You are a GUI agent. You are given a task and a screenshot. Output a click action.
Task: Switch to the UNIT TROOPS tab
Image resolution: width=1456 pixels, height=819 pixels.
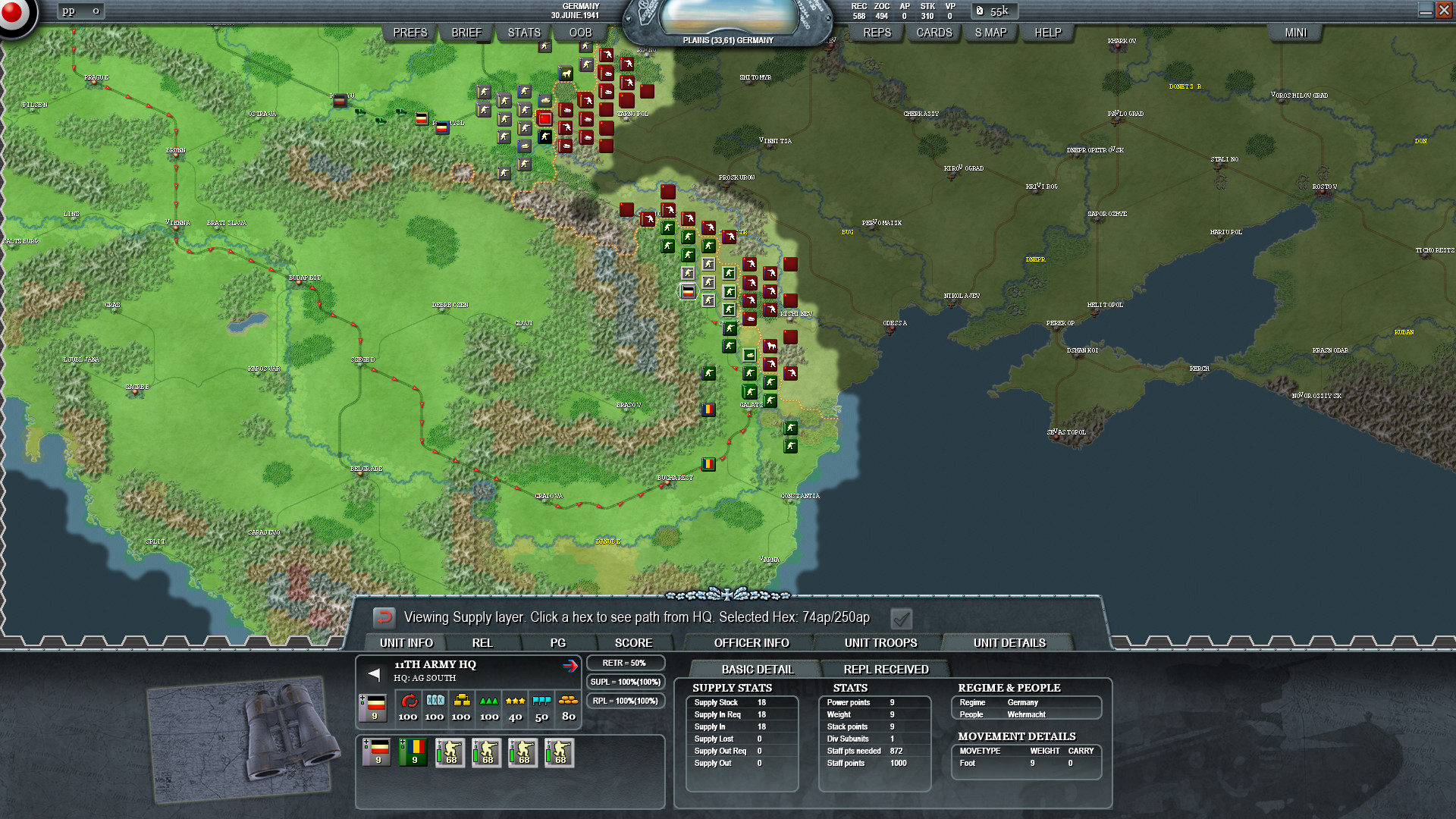(880, 642)
